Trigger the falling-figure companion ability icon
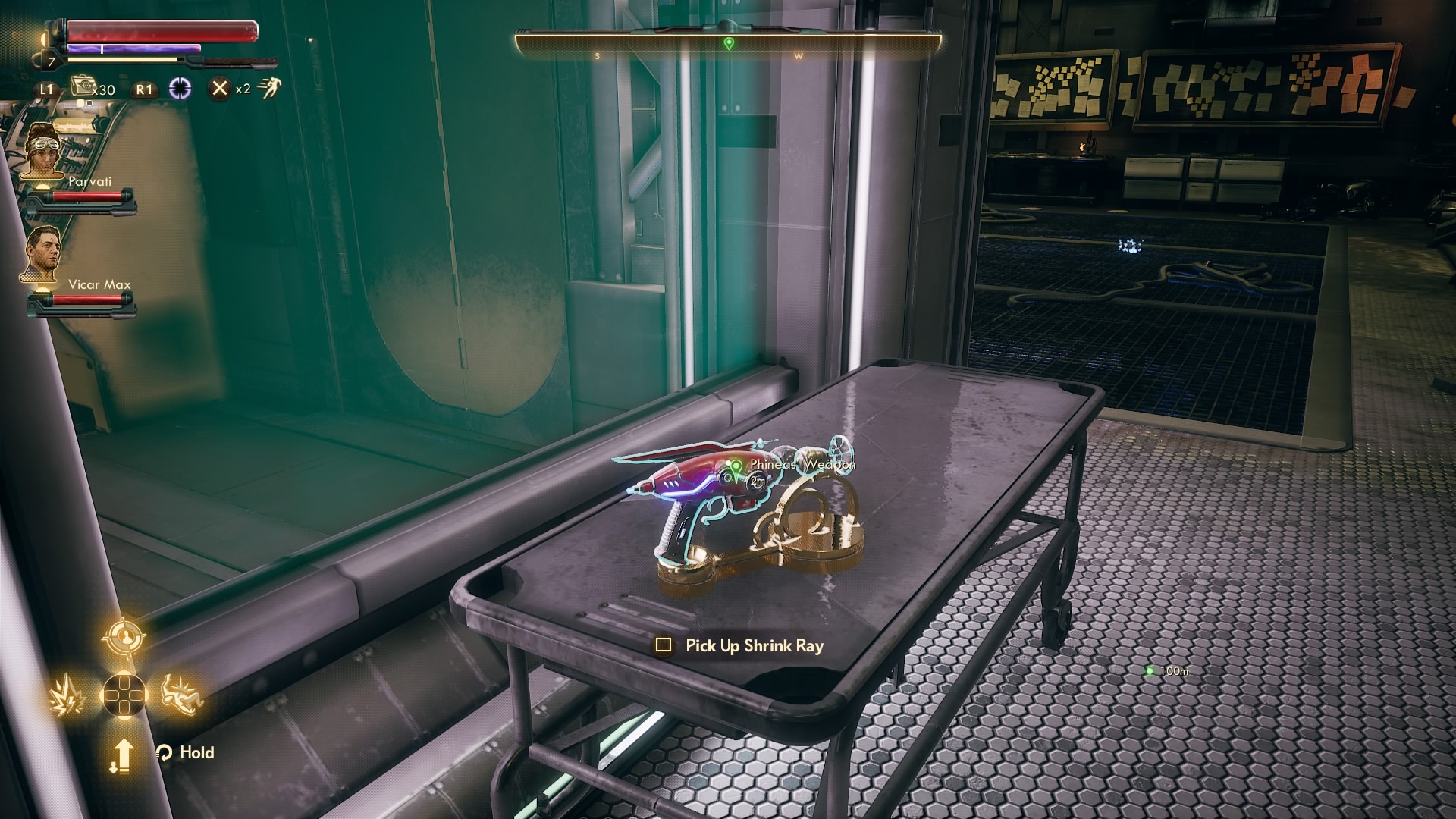 coord(182,693)
